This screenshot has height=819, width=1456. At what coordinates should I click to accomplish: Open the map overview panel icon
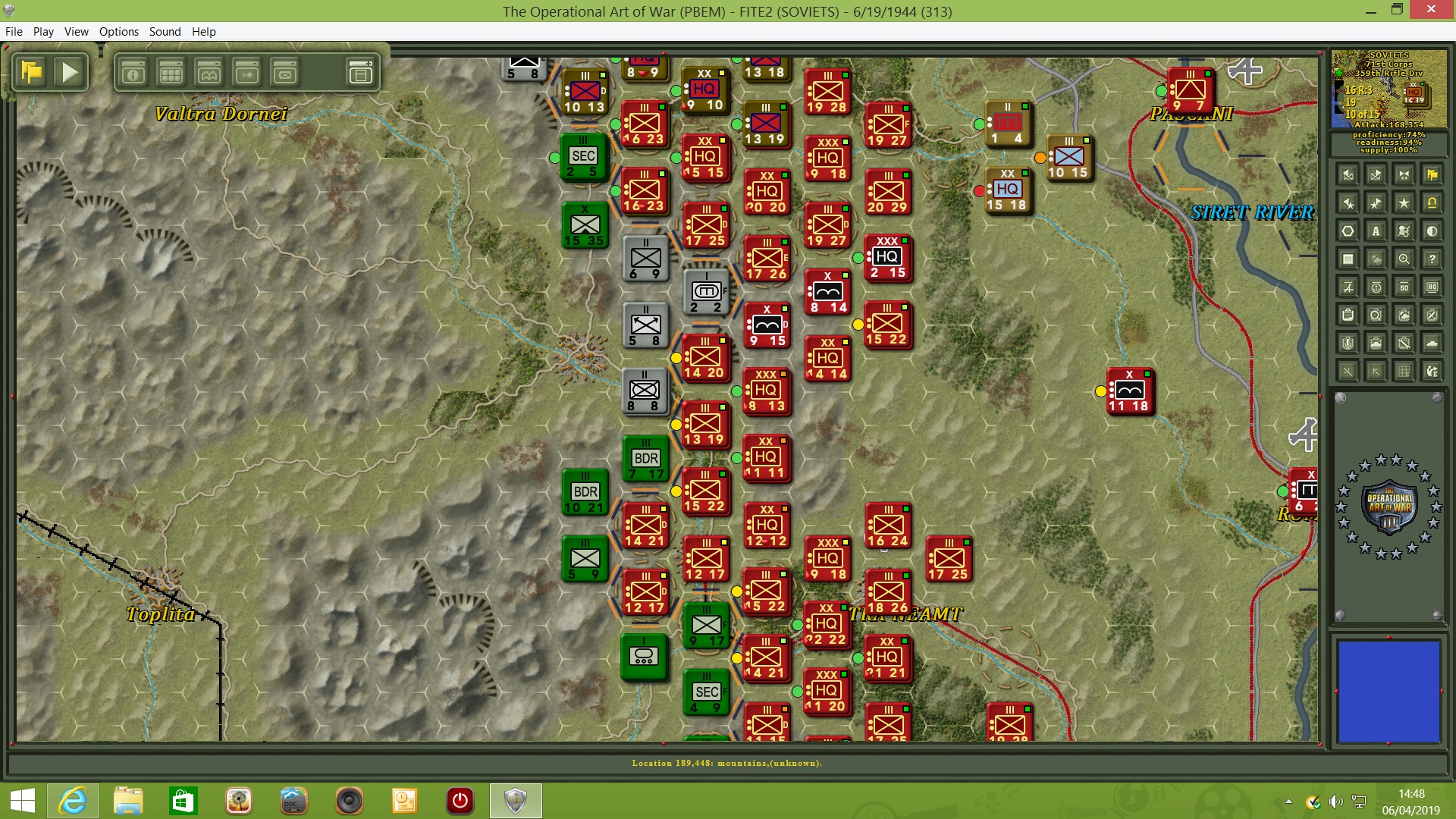[209, 73]
